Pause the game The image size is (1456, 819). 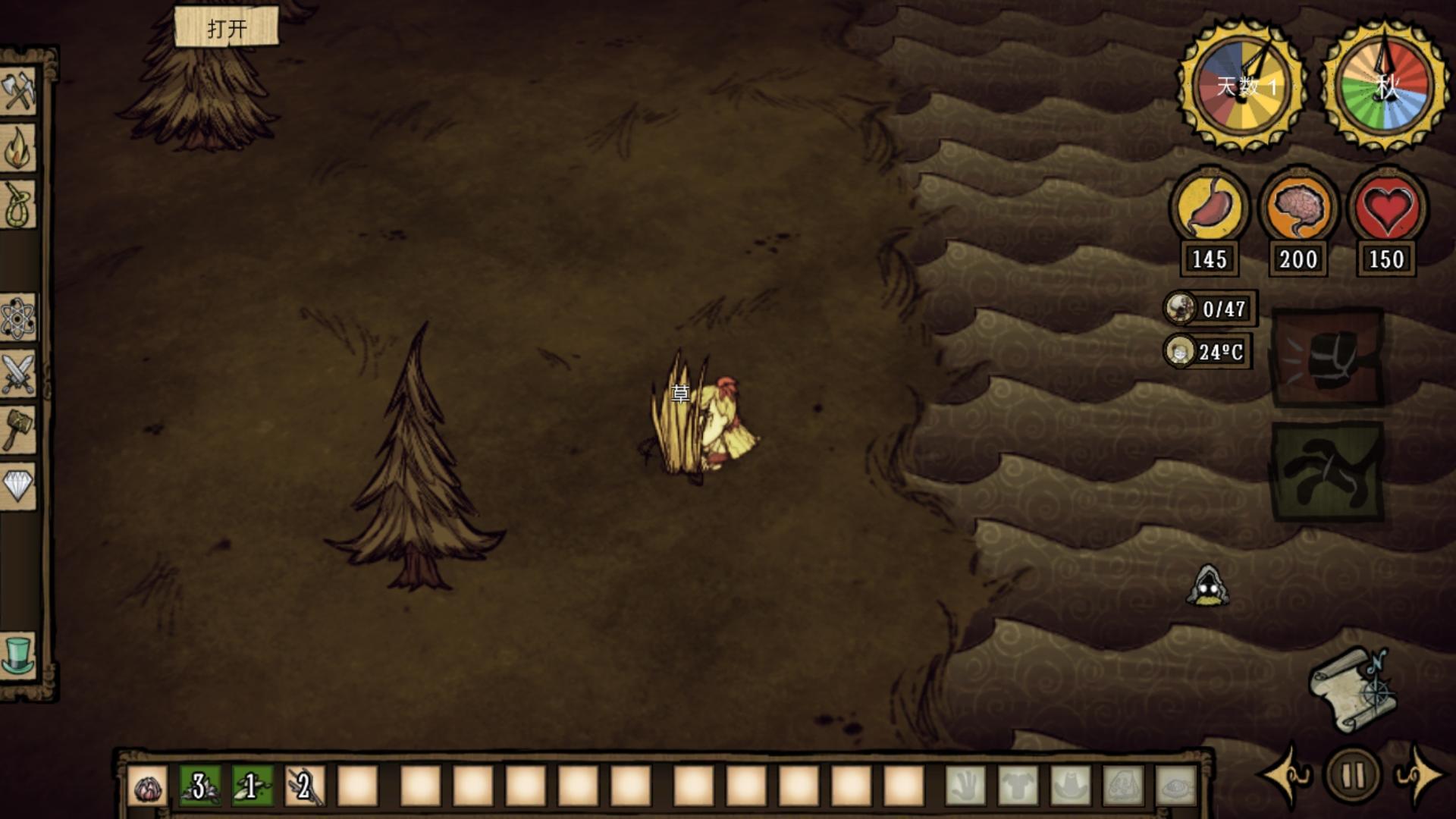click(x=1354, y=775)
